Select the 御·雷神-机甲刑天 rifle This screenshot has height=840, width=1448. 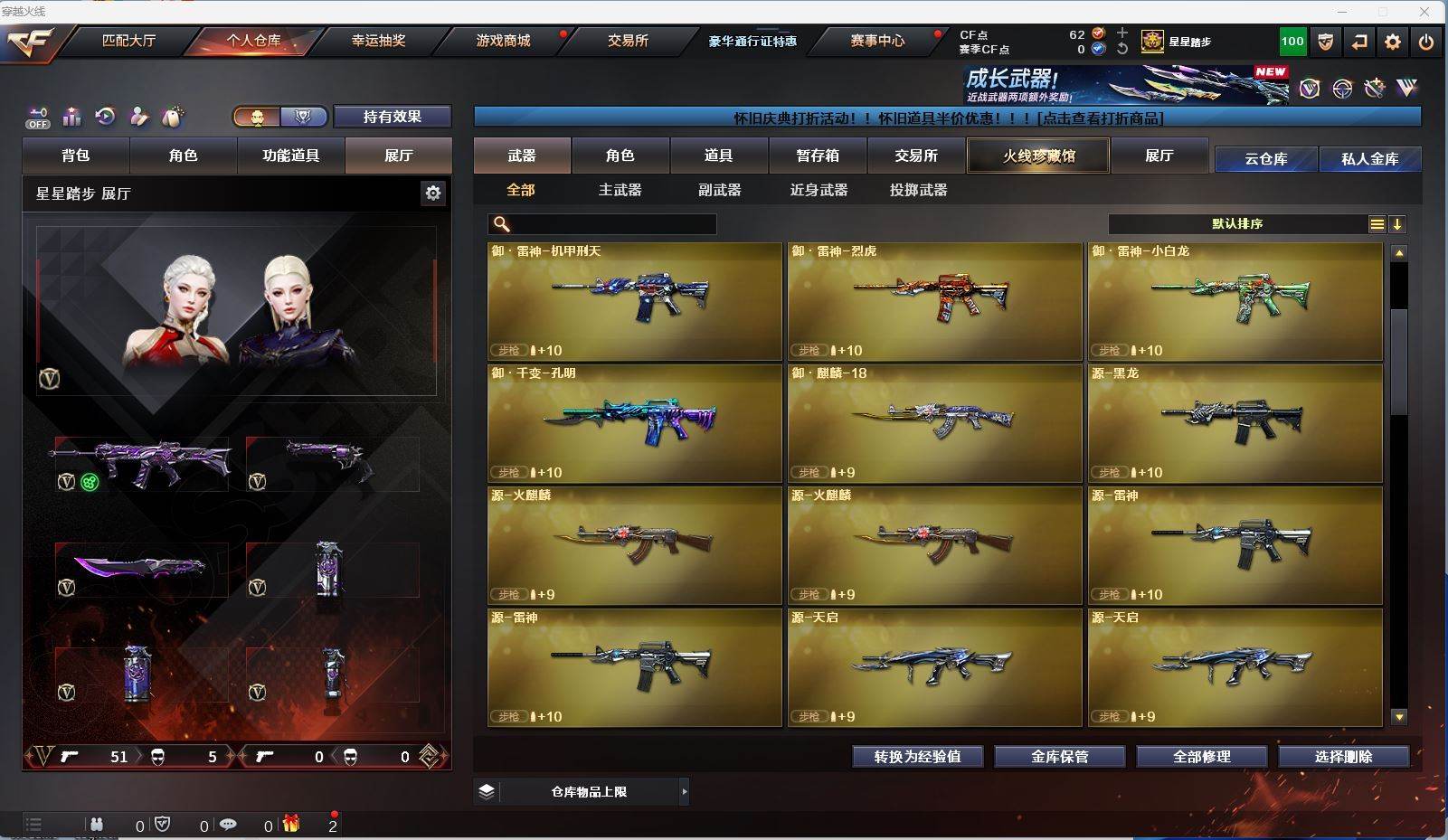pyautogui.click(x=634, y=301)
